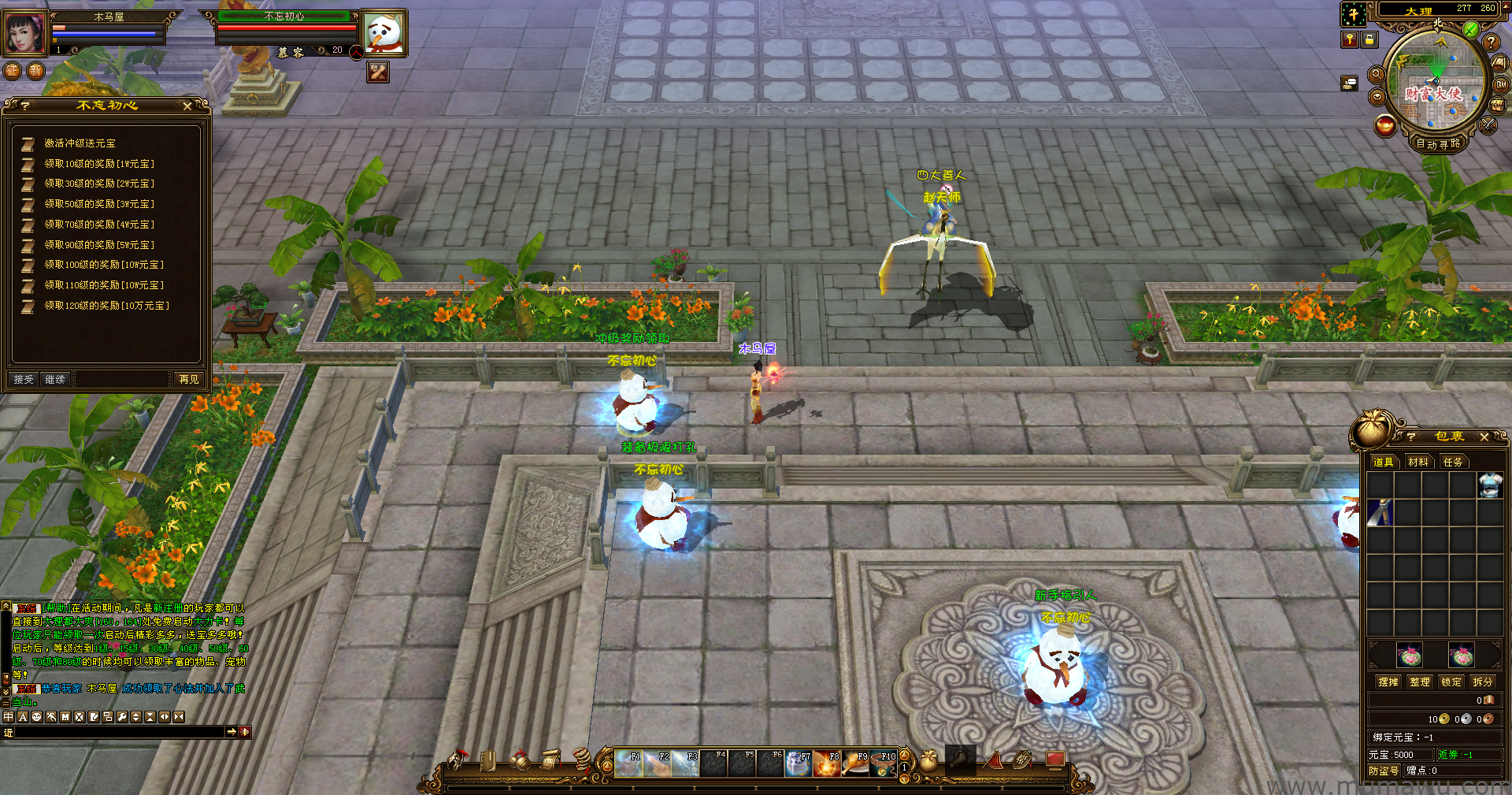Choose 领取10级的奖励 reward option
1512x795 pixels.
click(x=98, y=164)
